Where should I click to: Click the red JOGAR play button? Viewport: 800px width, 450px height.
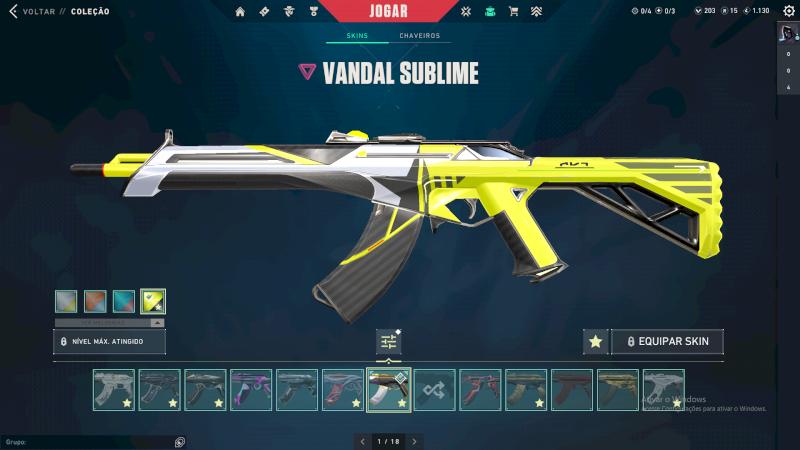coord(399,11)
